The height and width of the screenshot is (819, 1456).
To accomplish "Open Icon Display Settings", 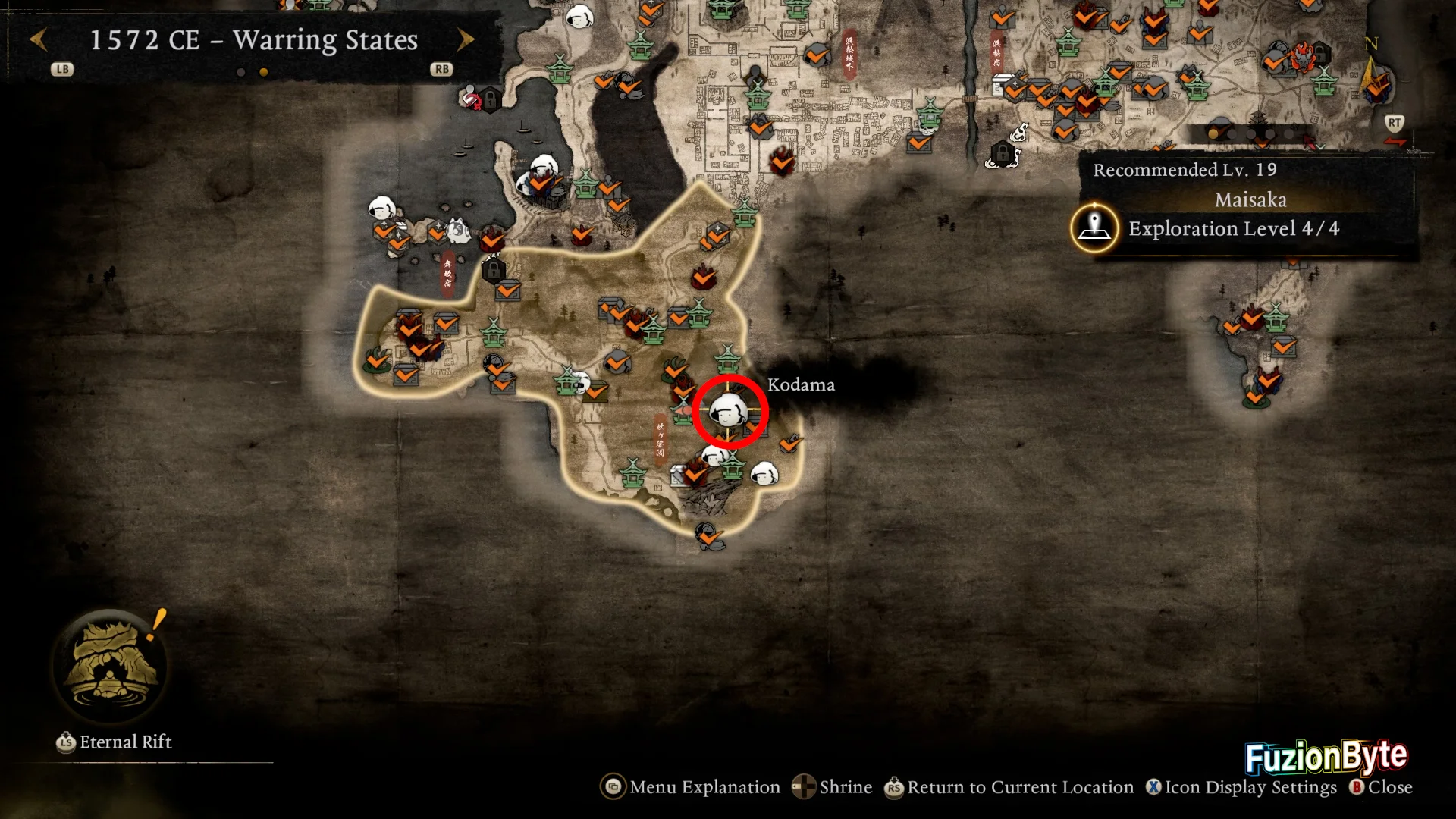I will [1241, 787].
